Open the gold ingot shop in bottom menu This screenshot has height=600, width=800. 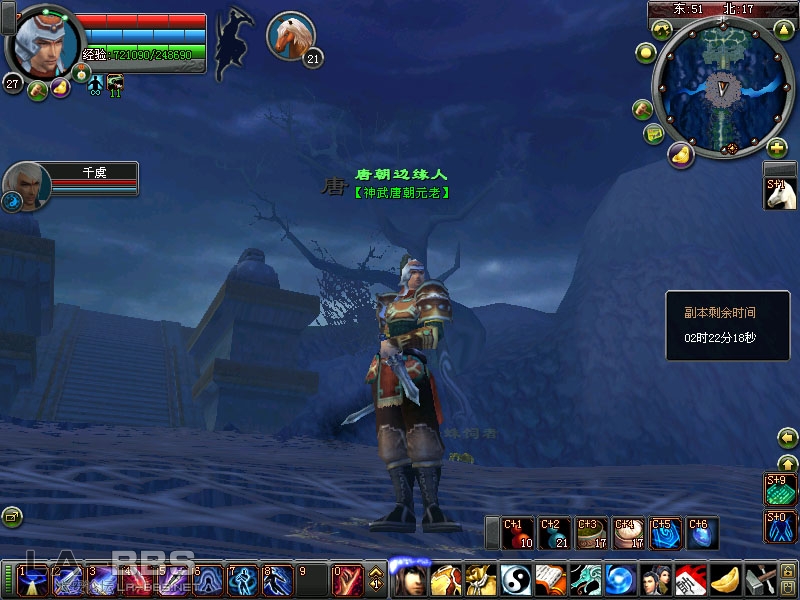tap(726, 581)
